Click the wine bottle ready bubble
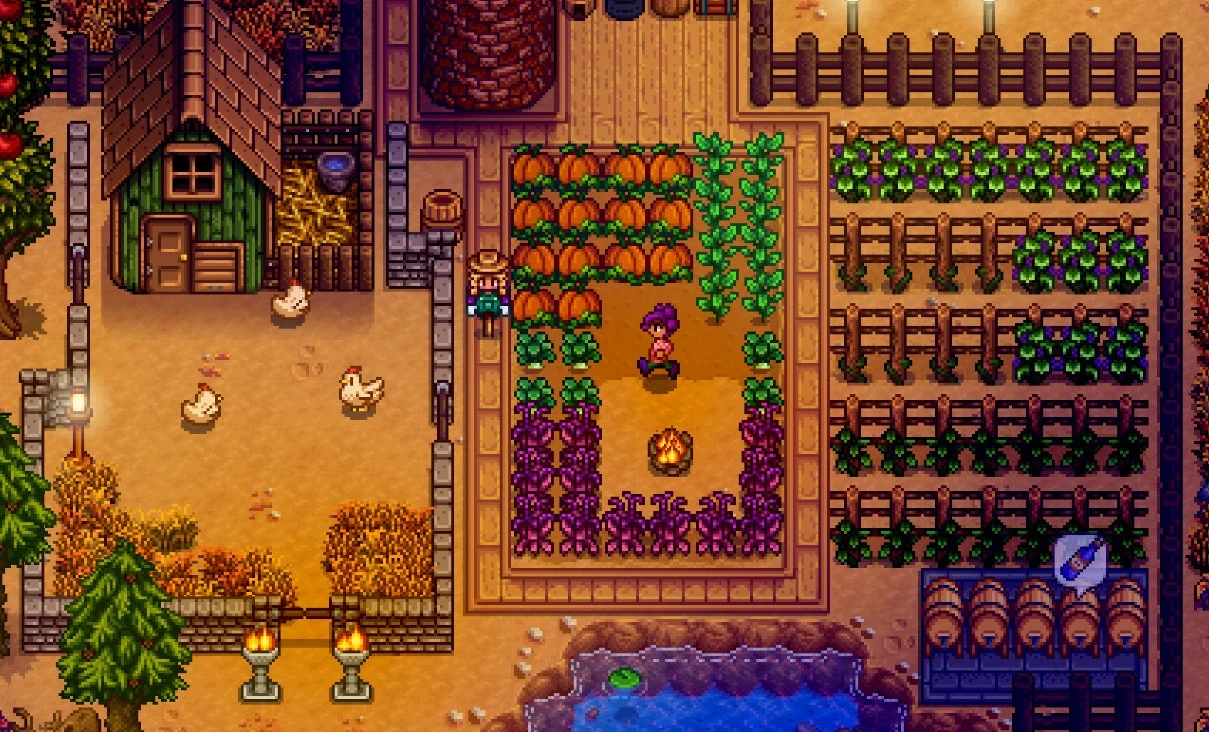Screen dimensions: 1209x732 pos(1079,561)
